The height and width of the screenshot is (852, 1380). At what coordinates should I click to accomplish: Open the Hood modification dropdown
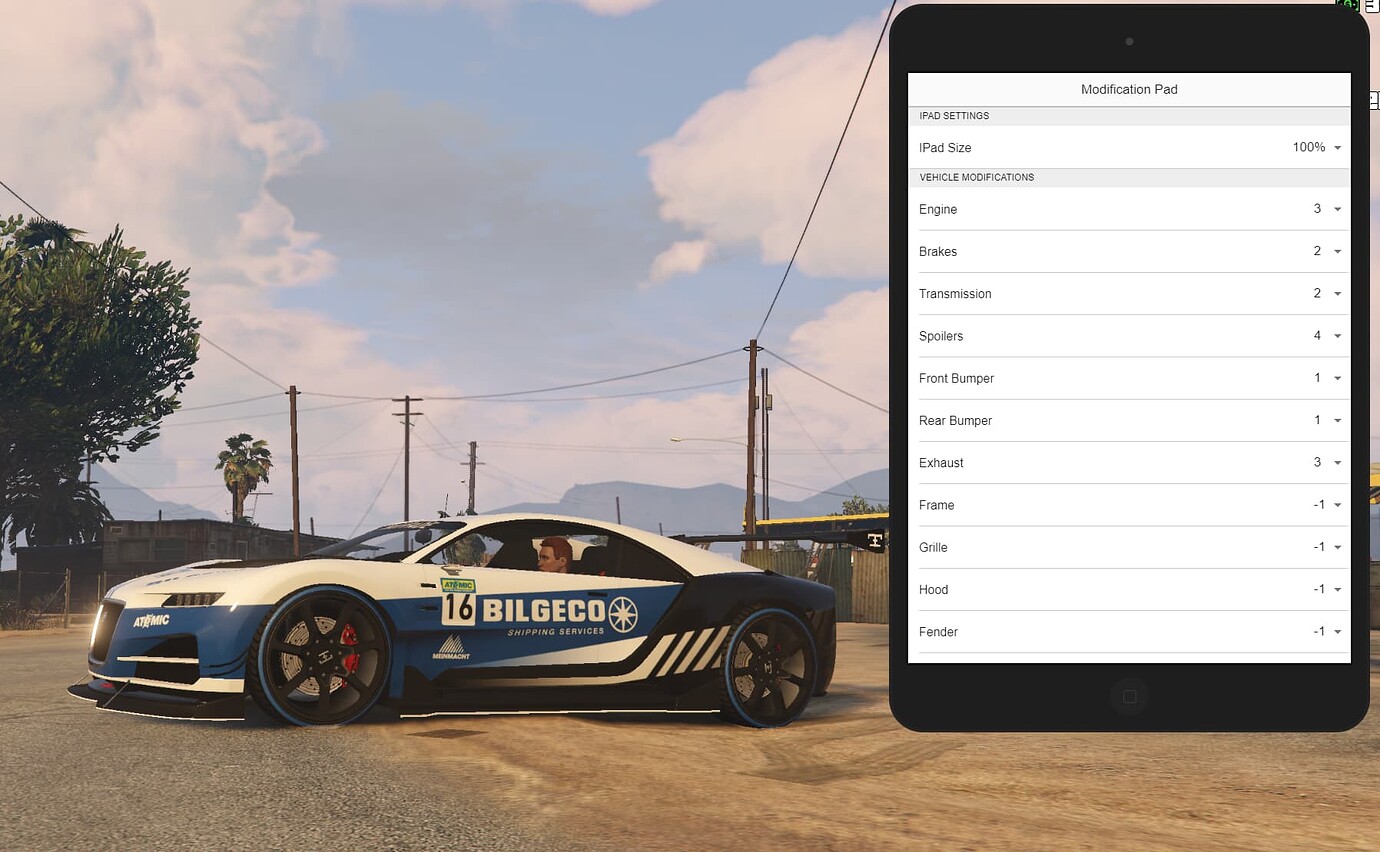coord(1336,589)
